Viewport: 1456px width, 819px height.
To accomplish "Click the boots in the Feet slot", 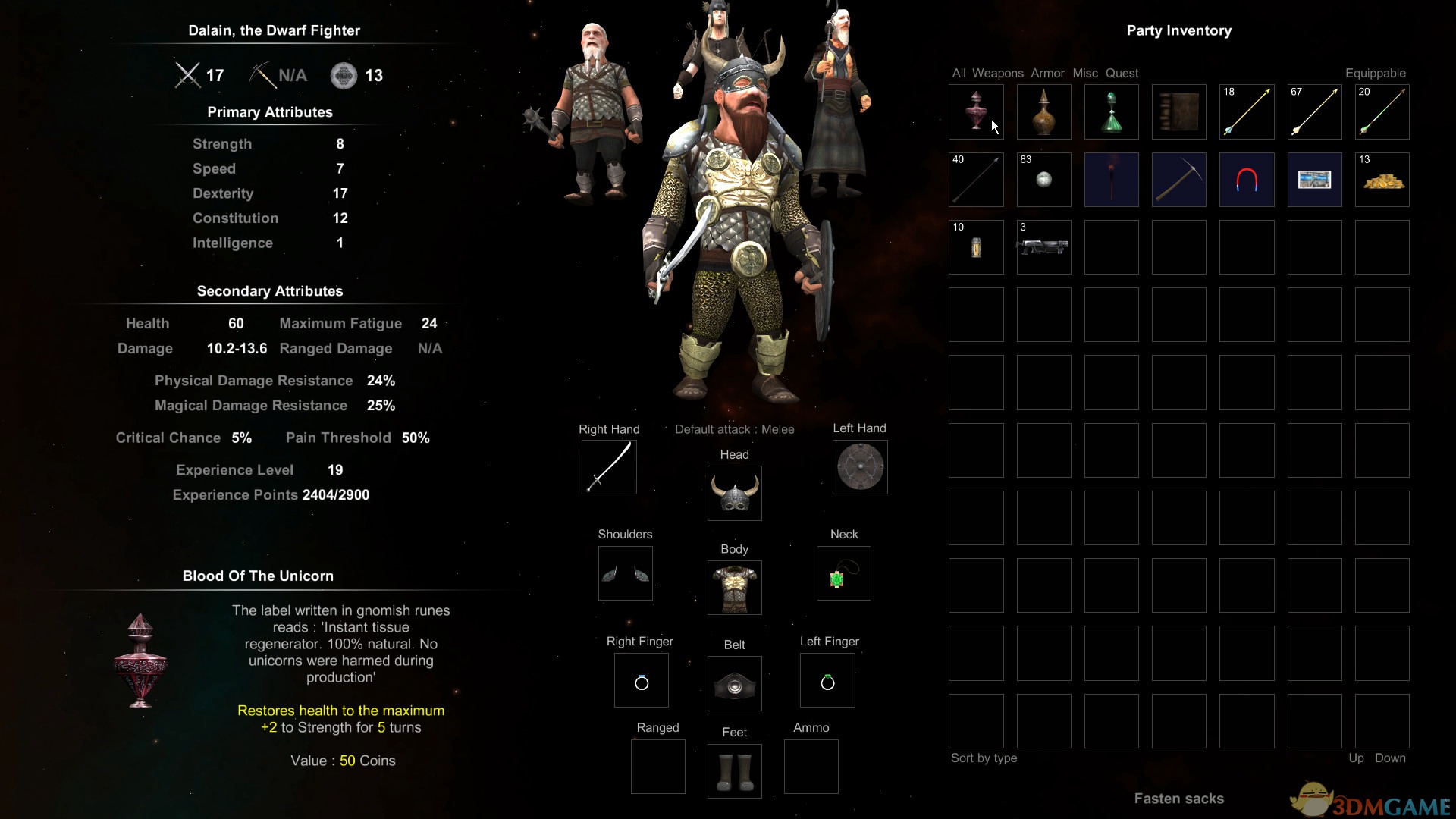I will 734,771.
